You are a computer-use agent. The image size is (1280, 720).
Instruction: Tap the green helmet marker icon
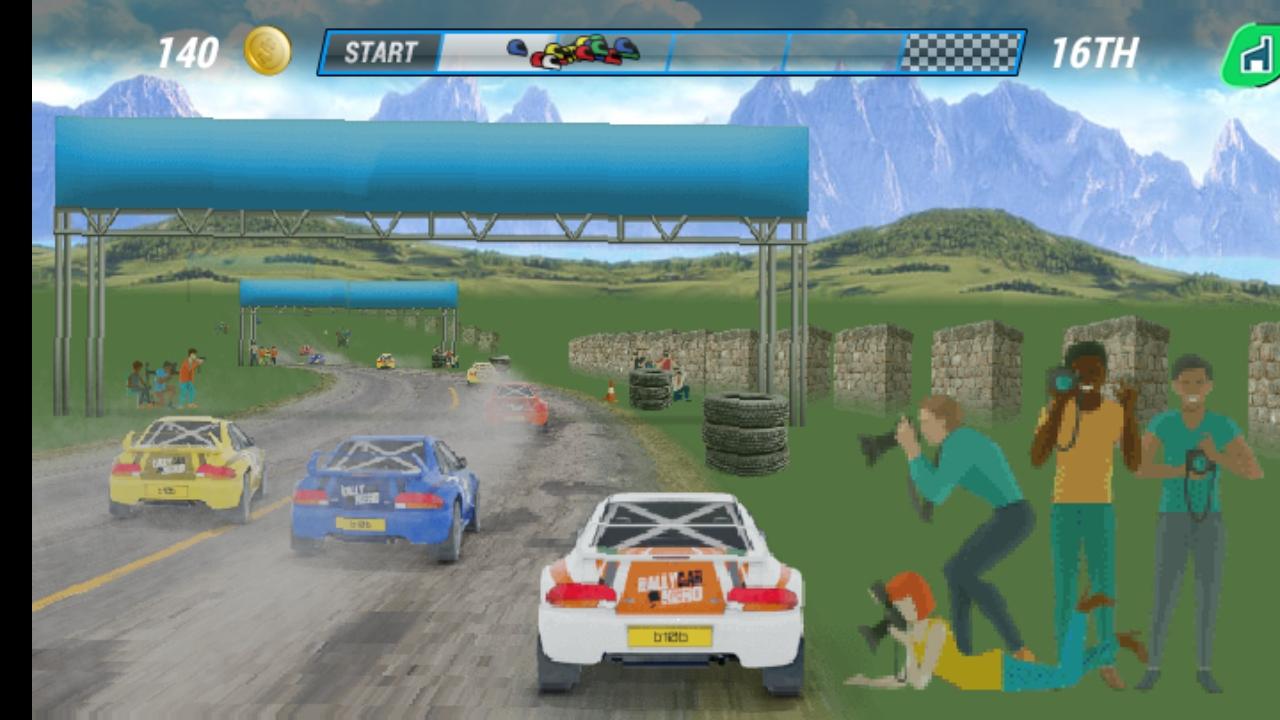click(x=596, y=45)
